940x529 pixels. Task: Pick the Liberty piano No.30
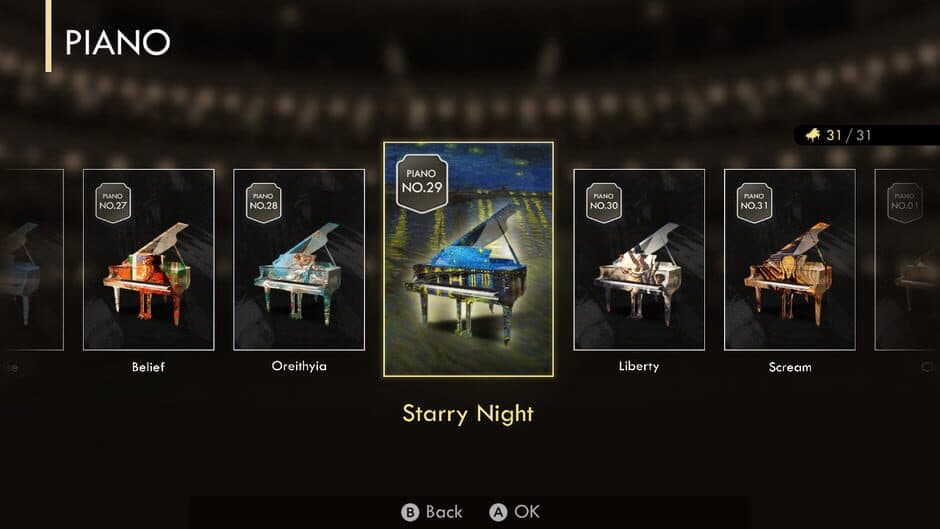click(638, 260)
